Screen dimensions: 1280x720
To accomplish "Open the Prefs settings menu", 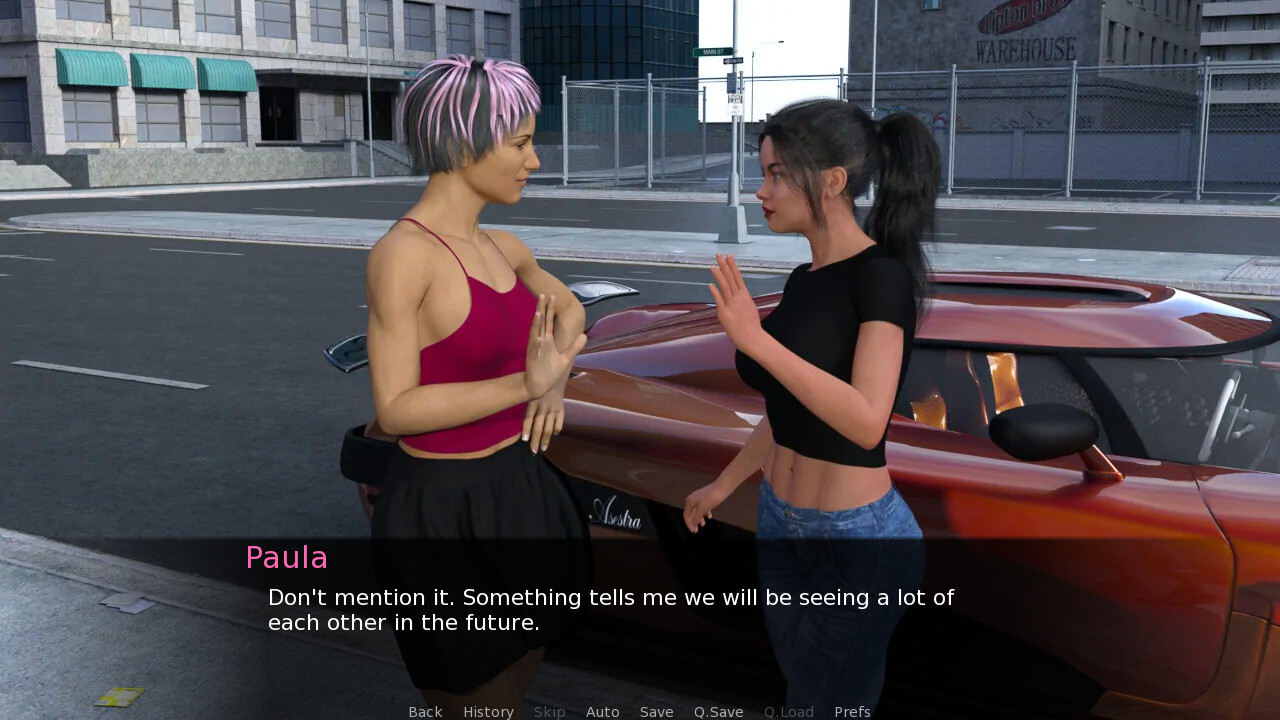I will 852,712.
